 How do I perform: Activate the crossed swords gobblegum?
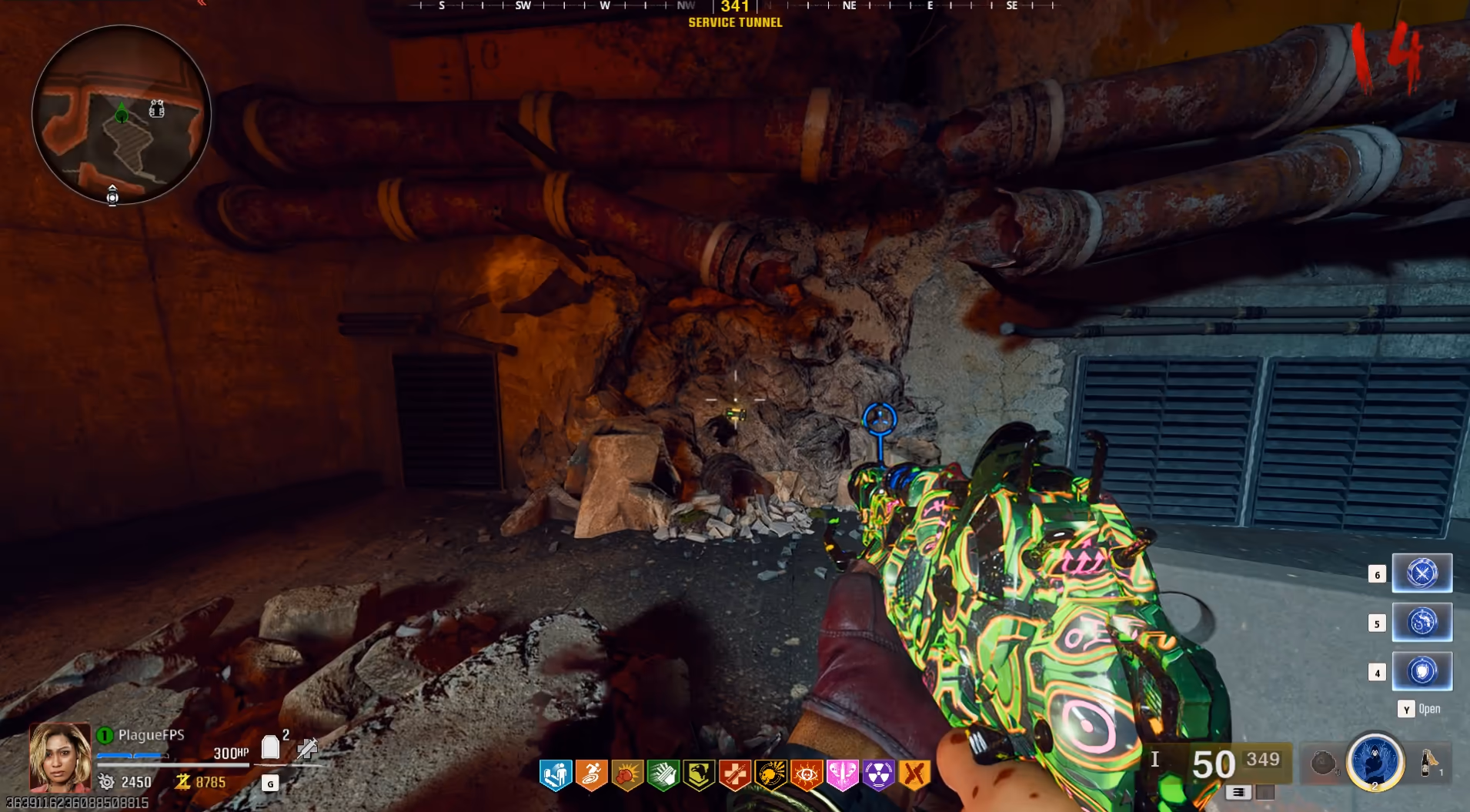coord(1422,573)
